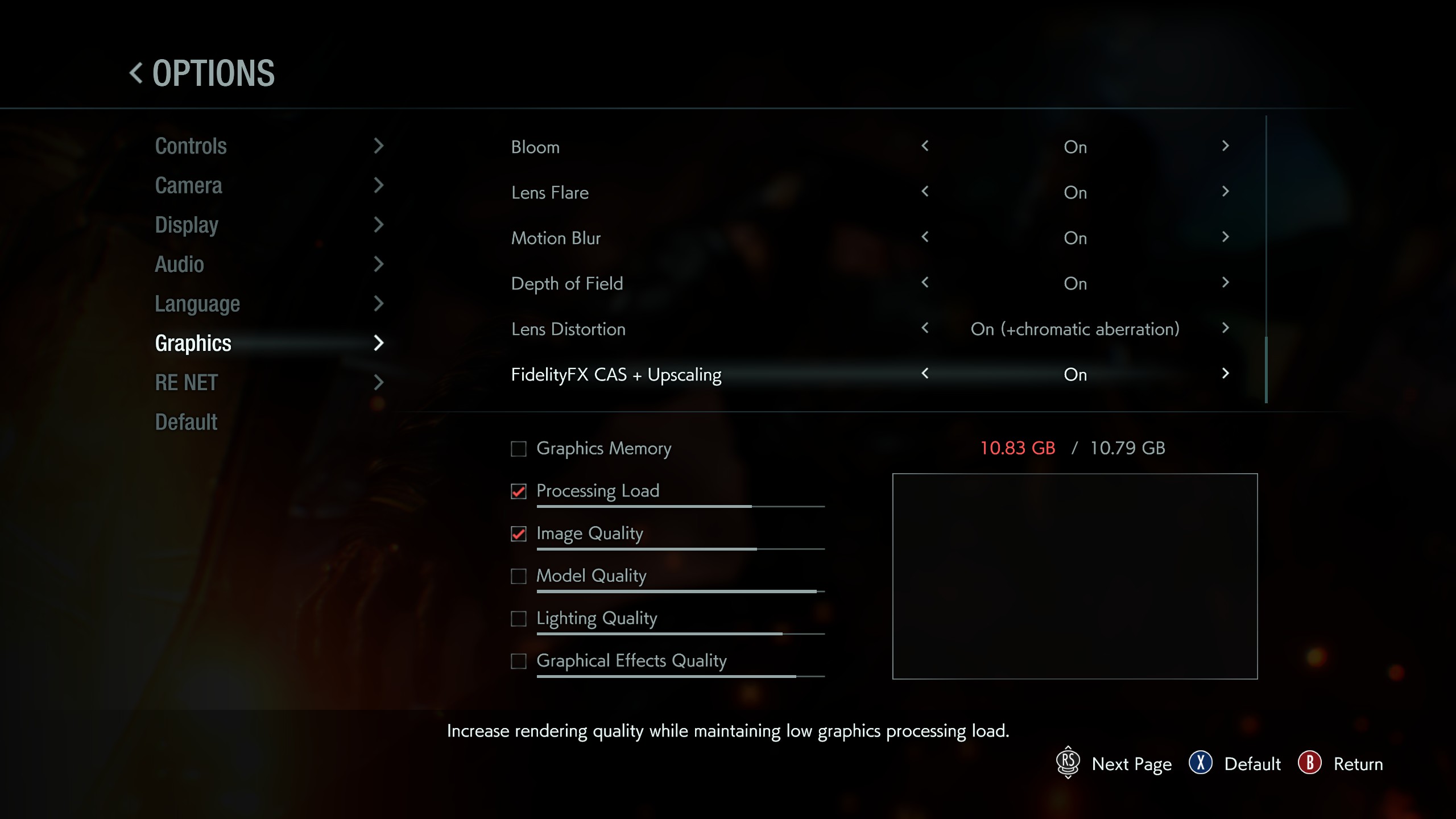Open the Audio settings
Image resolution: width=1456 pixels, height=819 pixels.
coord(180,264)
